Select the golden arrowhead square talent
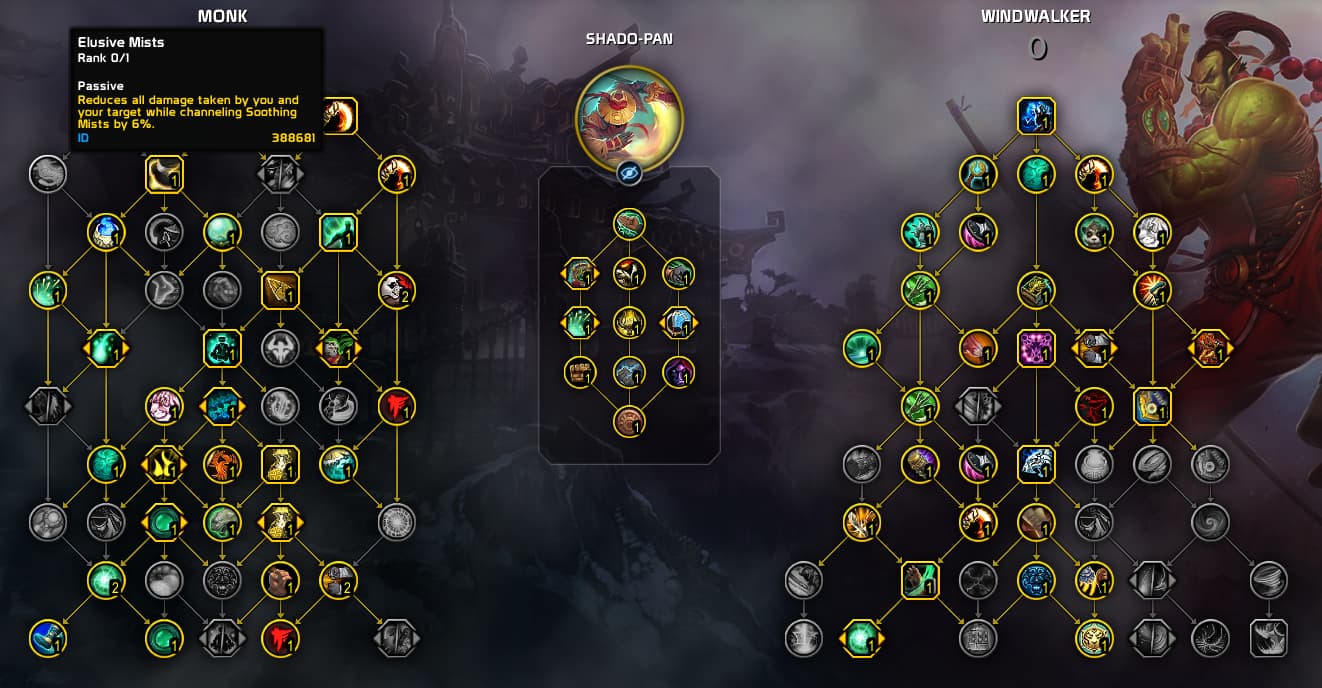The height and width of the screenshot is (688, 1322). (x=280, y=290)
